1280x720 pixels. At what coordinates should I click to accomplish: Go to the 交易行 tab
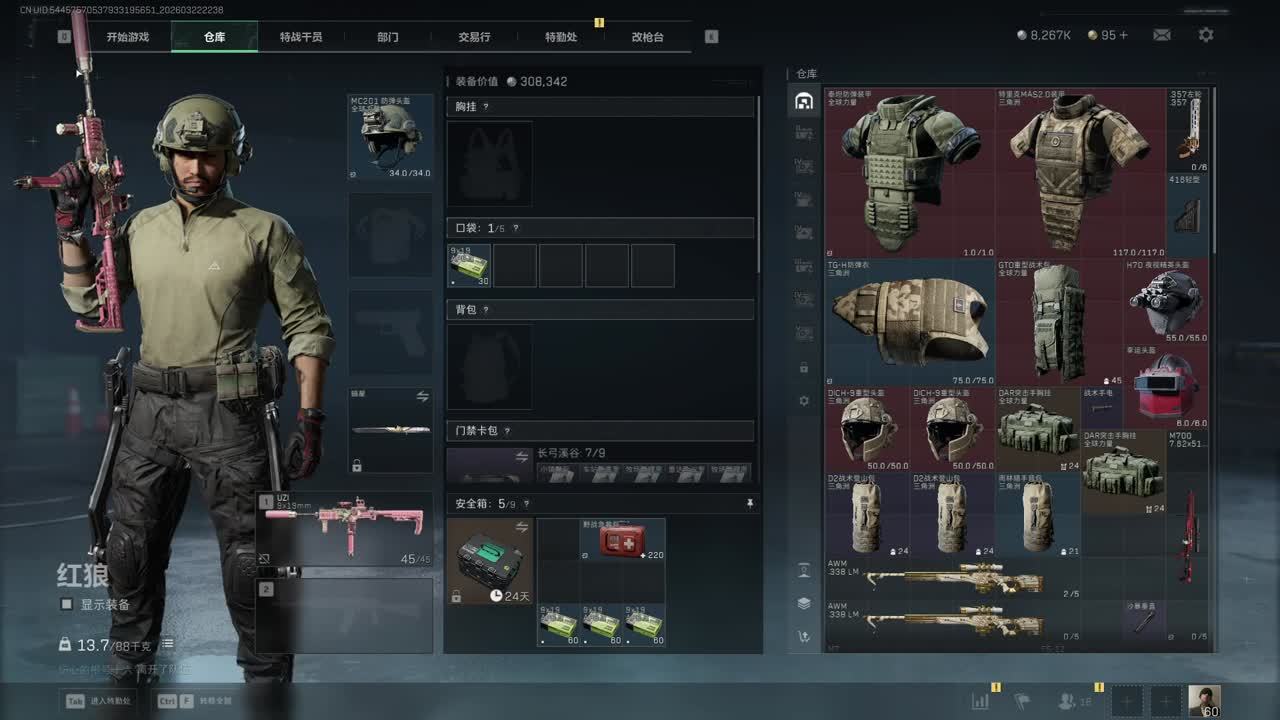coord(474,37)
